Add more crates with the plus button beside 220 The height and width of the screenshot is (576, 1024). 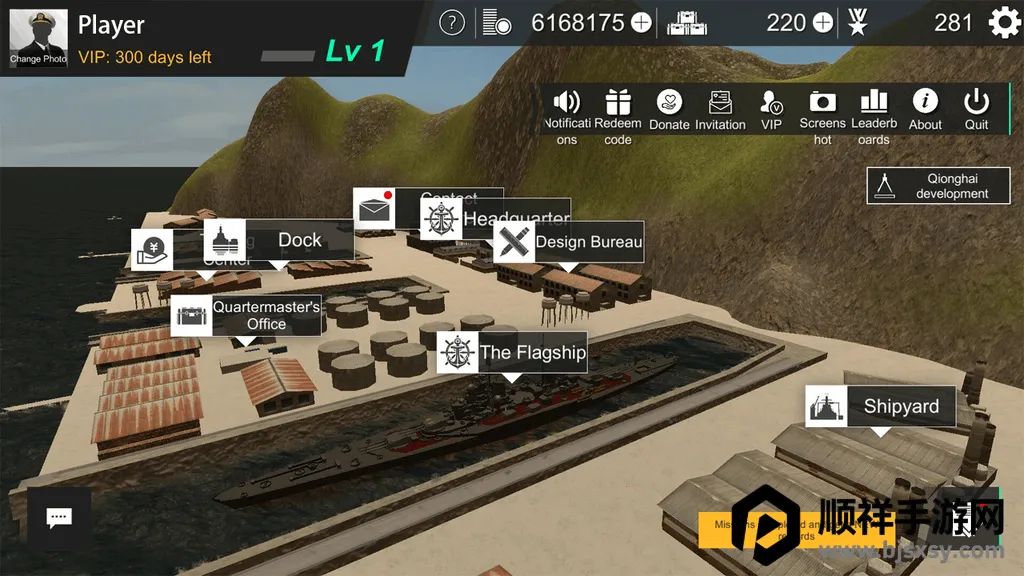(x=823, y=22)
